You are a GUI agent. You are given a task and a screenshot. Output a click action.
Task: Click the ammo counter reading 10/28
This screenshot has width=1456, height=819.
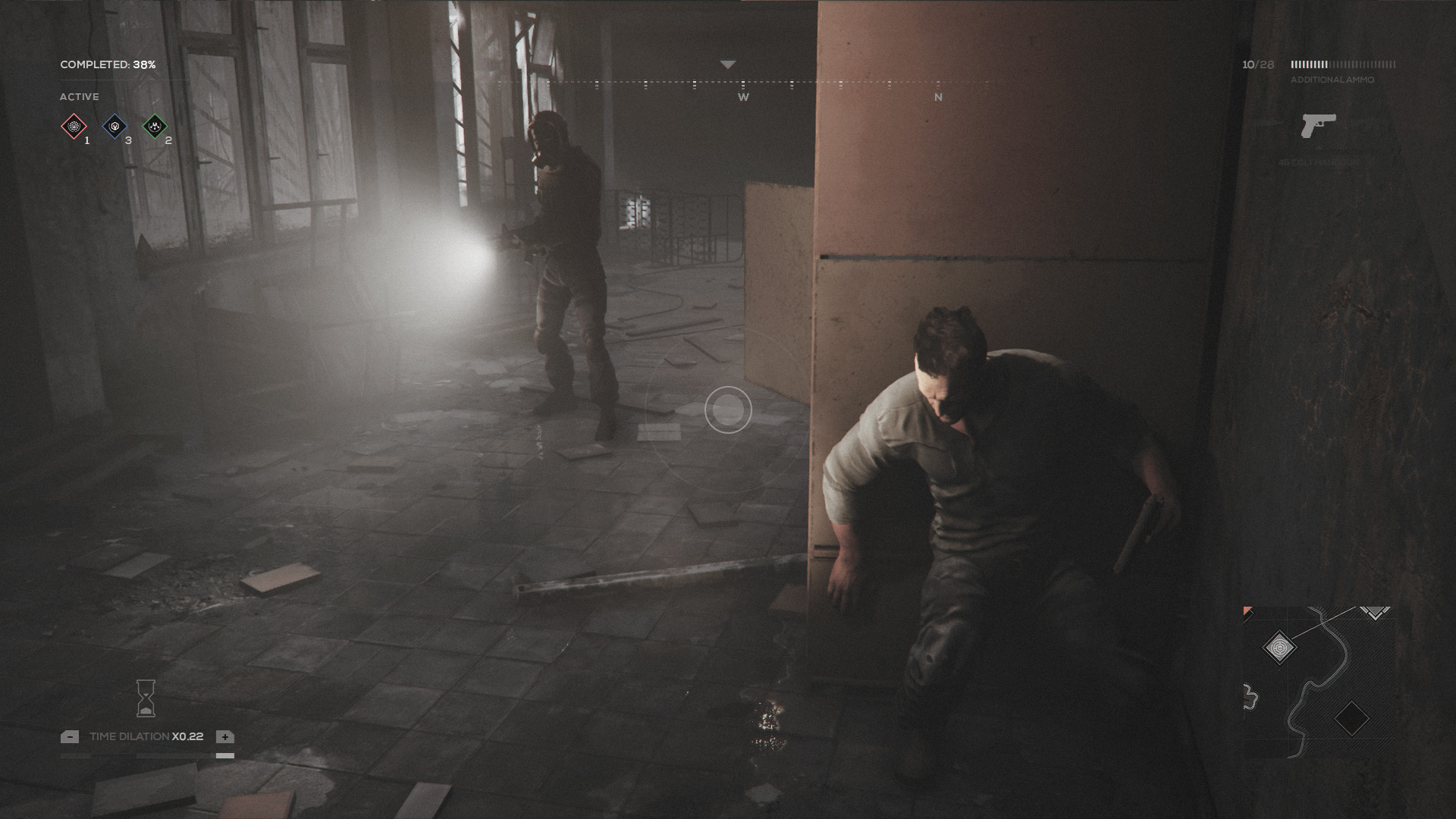click(1258, 64)
